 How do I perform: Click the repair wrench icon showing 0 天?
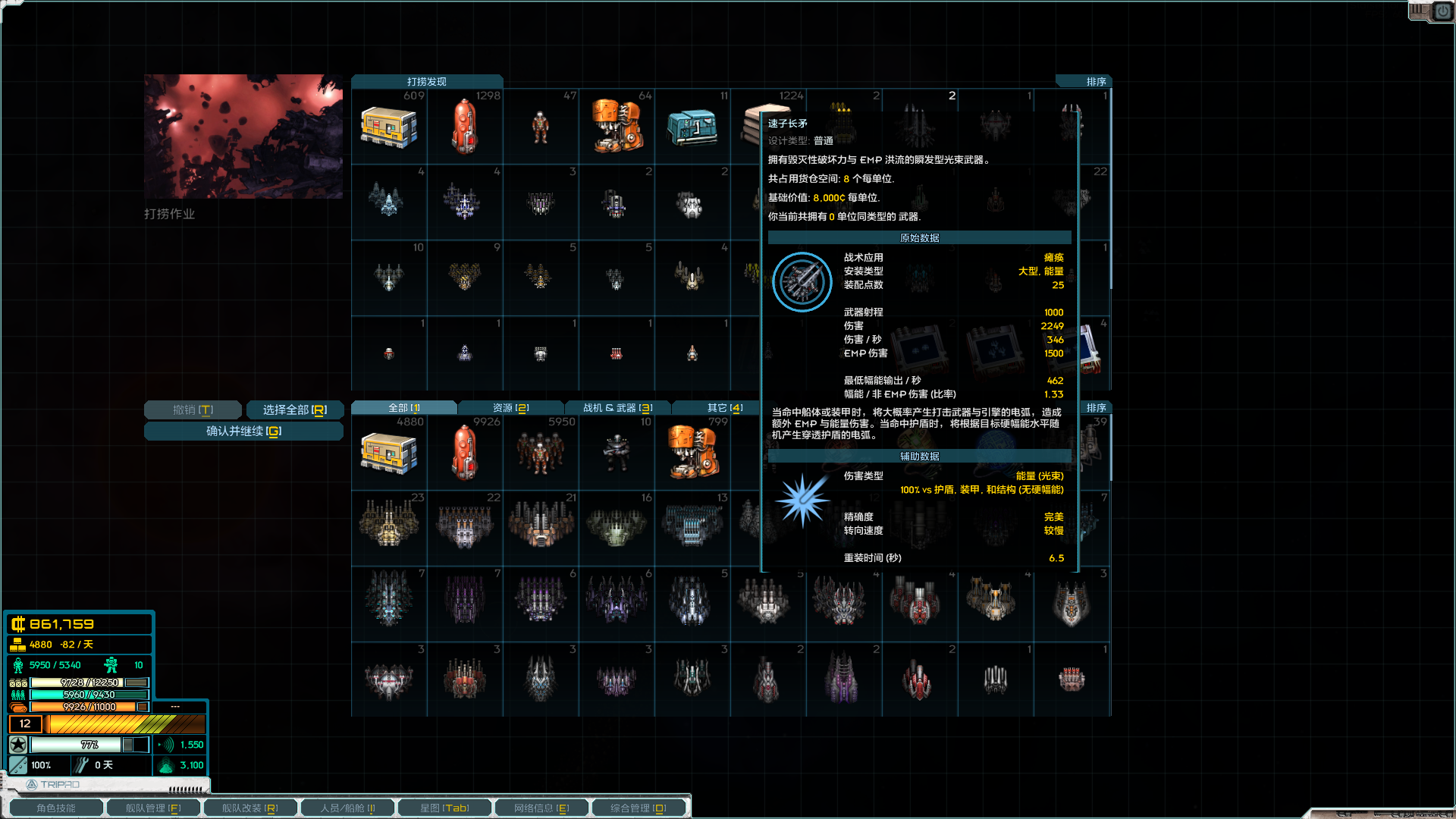coord(80,764)
